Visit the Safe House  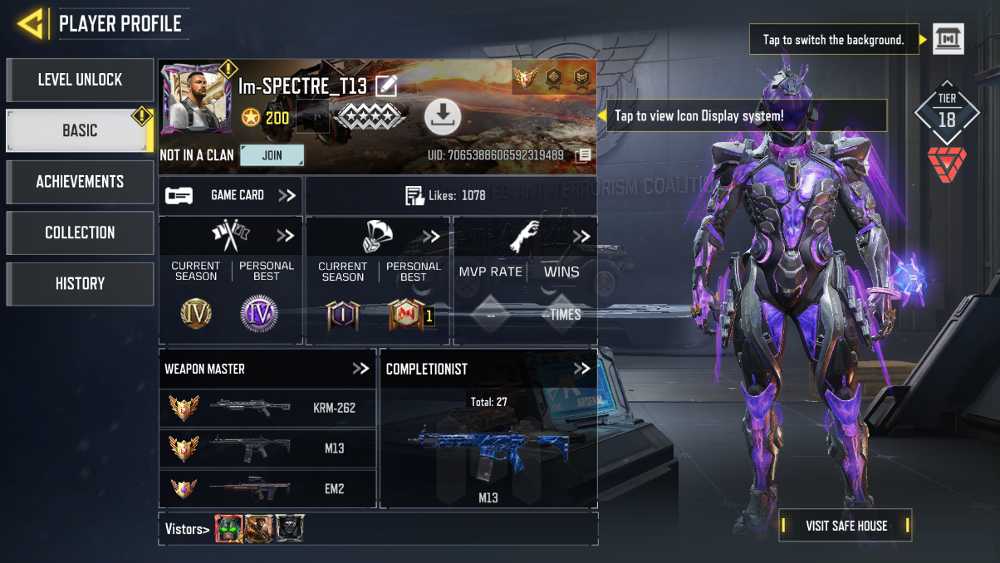coord(846,526)
